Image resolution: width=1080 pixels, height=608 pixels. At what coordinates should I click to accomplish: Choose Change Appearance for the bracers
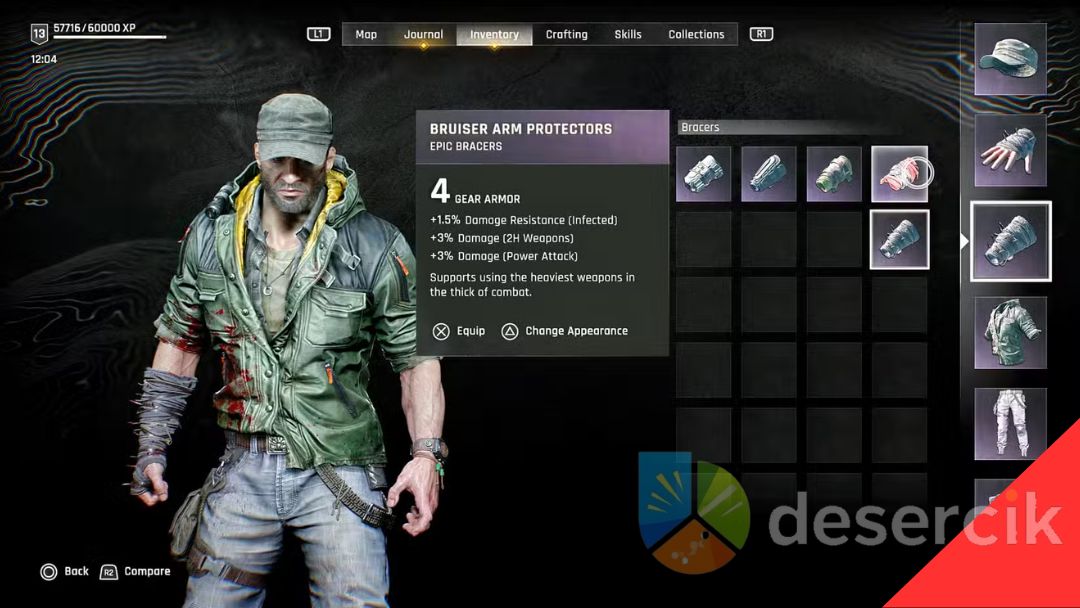coord(565,331)
